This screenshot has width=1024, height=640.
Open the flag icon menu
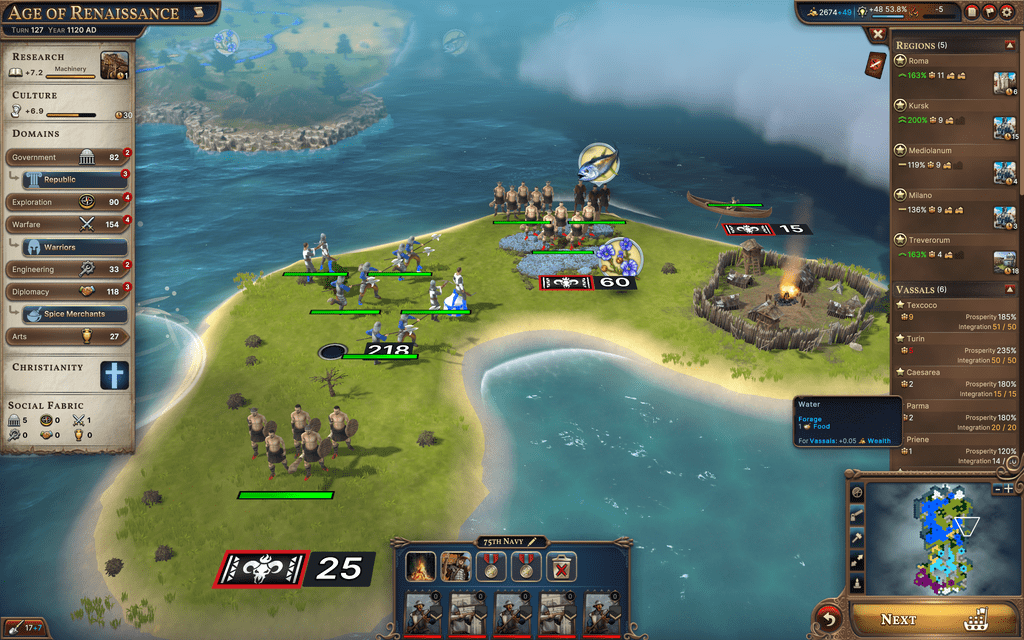990,12
